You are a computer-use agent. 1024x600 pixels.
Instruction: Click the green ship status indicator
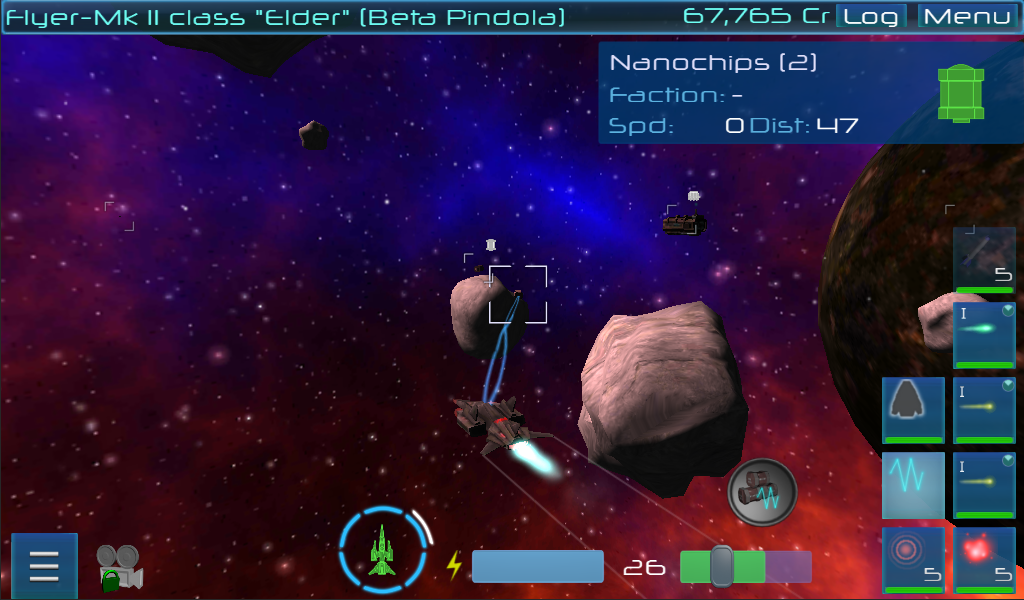pos(383,547)
